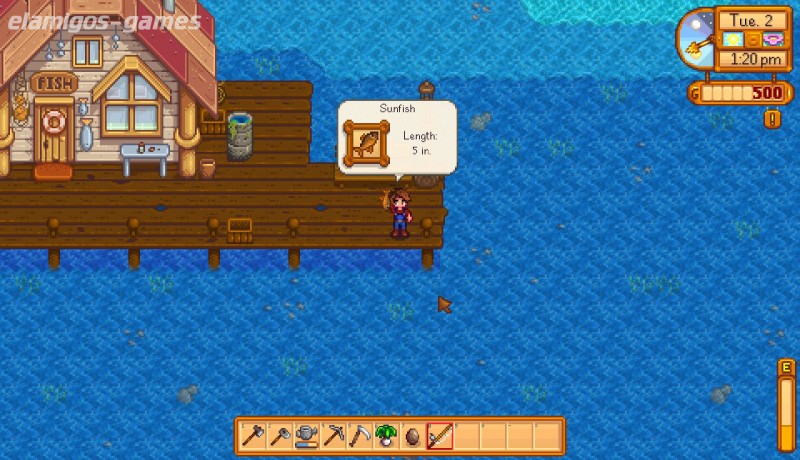Select the brown egg-shaped item slot
The image size is (800, 460).
pyautogui.click(x=413, y=436)
